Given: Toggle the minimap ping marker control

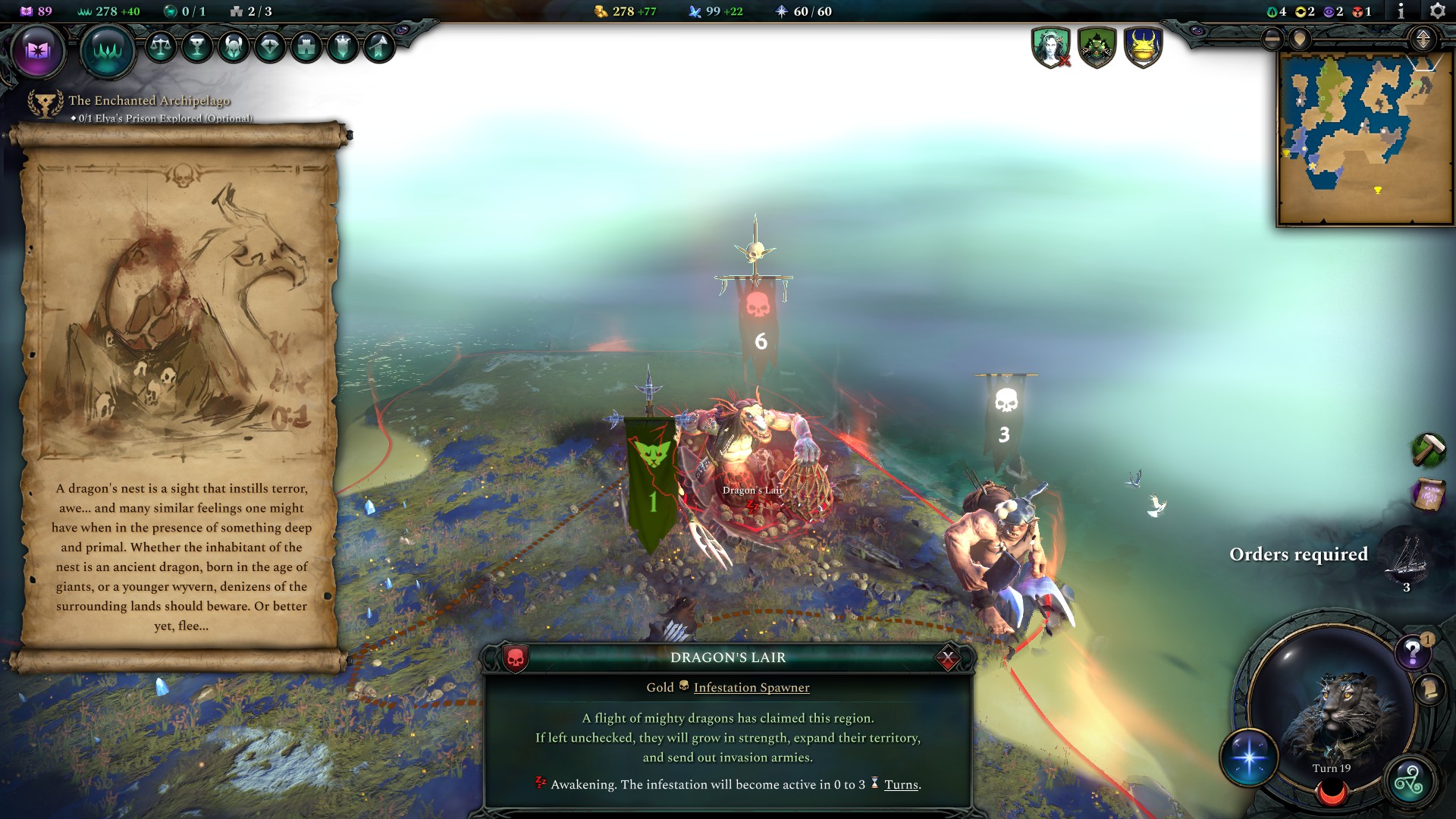Looking at the screenshot, I should pyautogui.click(x=1300, y=38).
